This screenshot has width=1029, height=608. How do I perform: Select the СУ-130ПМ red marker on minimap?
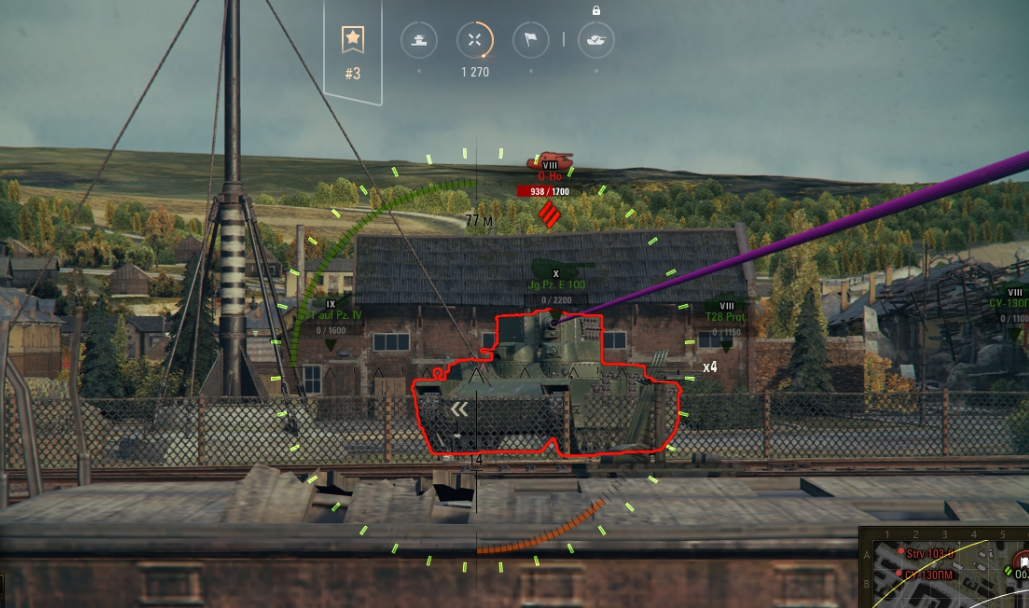tap(899, 574)
